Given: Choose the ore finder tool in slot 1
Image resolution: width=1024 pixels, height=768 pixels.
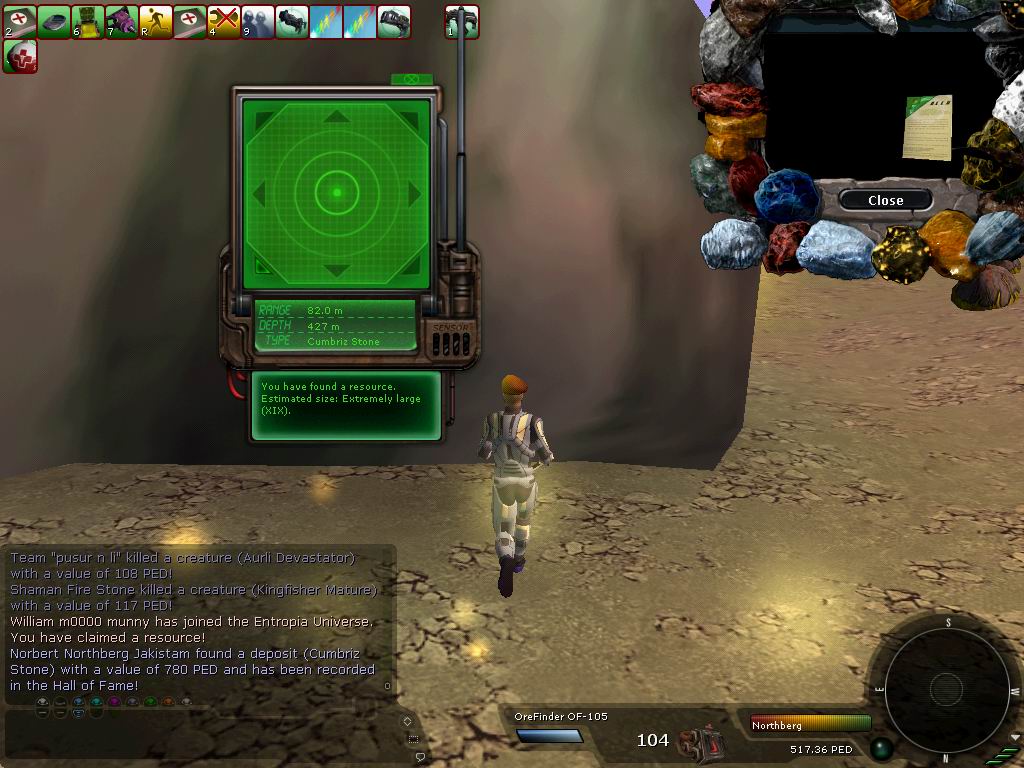Looking at the screenshot, I should 462,21.
